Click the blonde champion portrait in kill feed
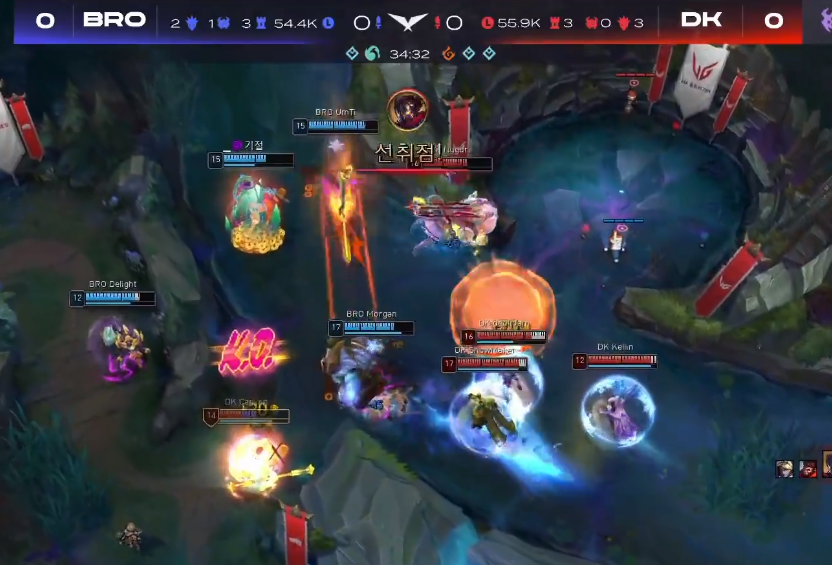The height and width of the screenshot is (565, 832). click(x=785, y=468)
